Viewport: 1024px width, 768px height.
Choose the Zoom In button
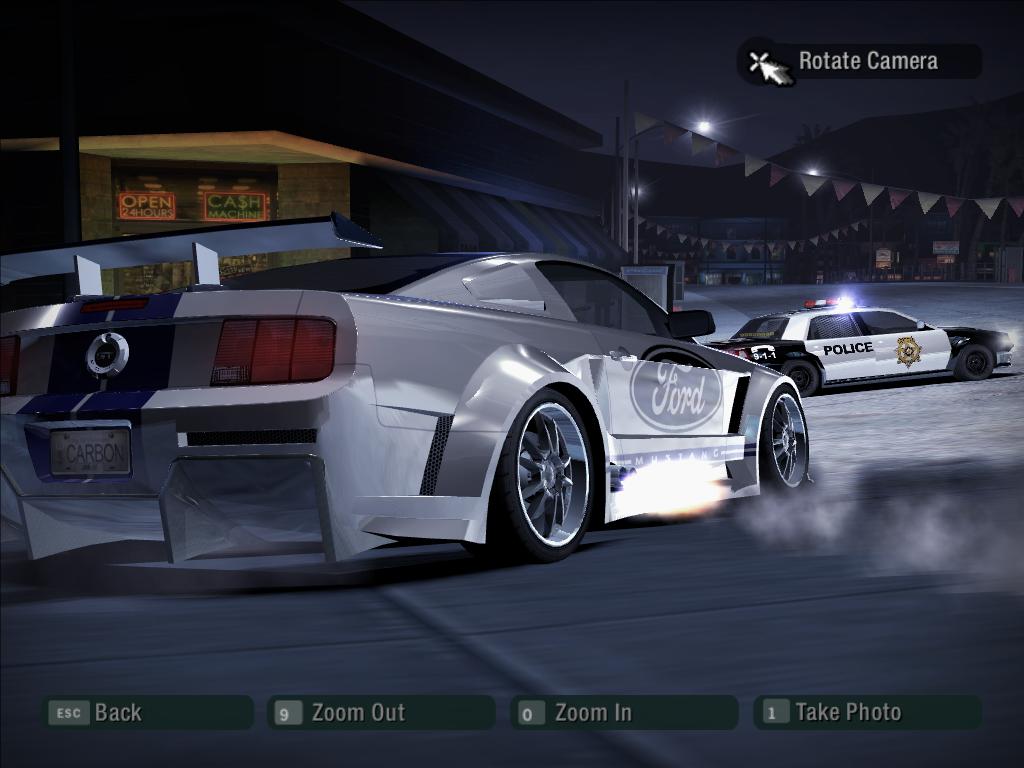(x=623, y=713)
